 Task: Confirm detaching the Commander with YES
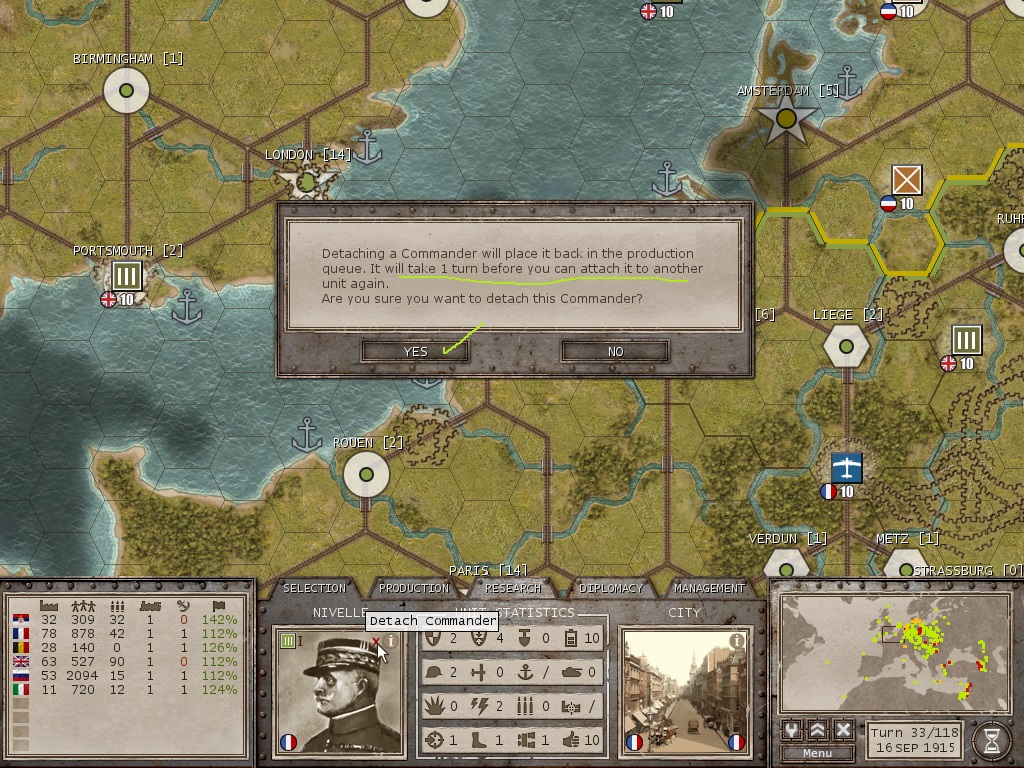415,351
